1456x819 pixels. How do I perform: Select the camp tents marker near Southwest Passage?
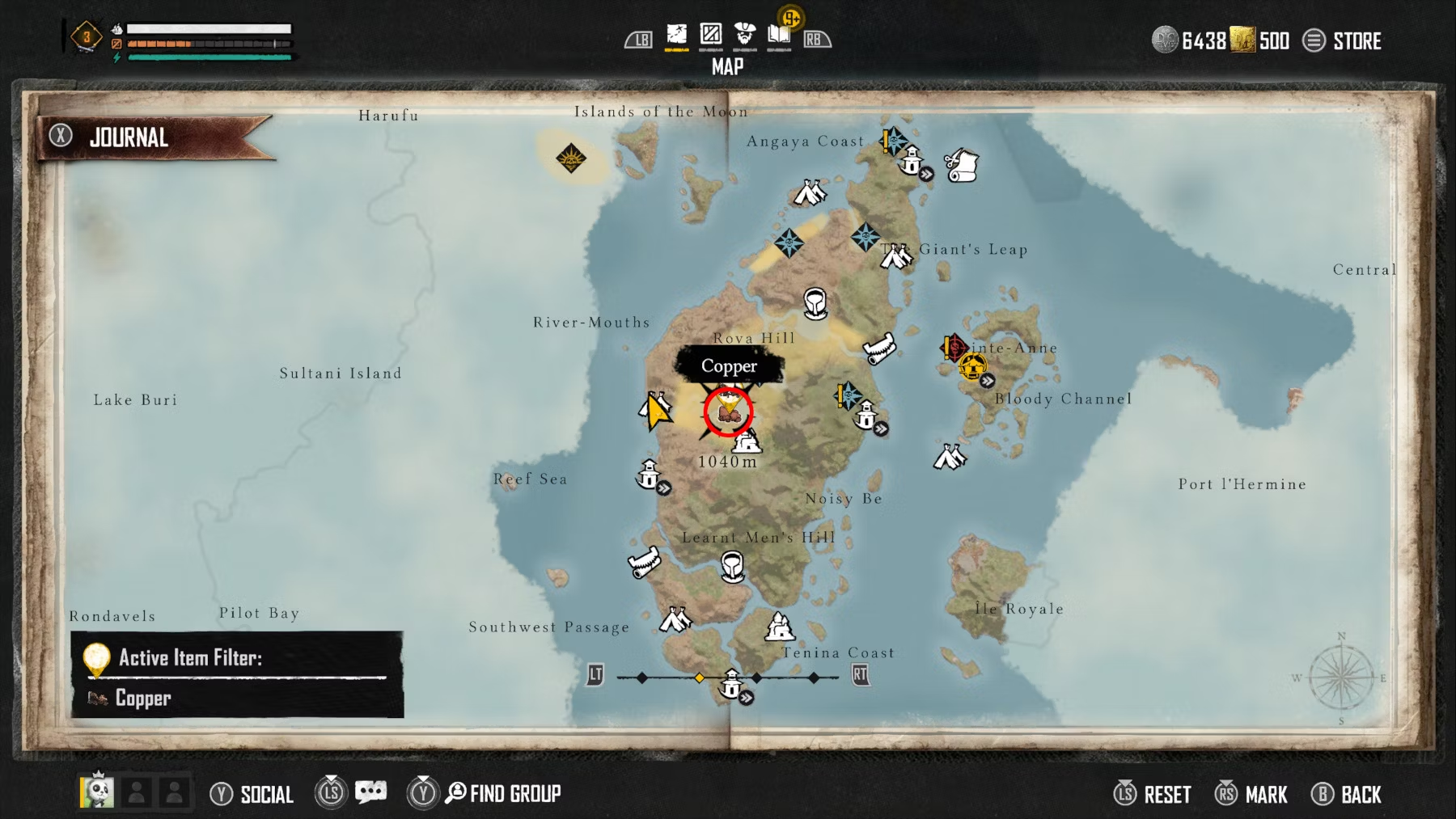click(675, 619)
